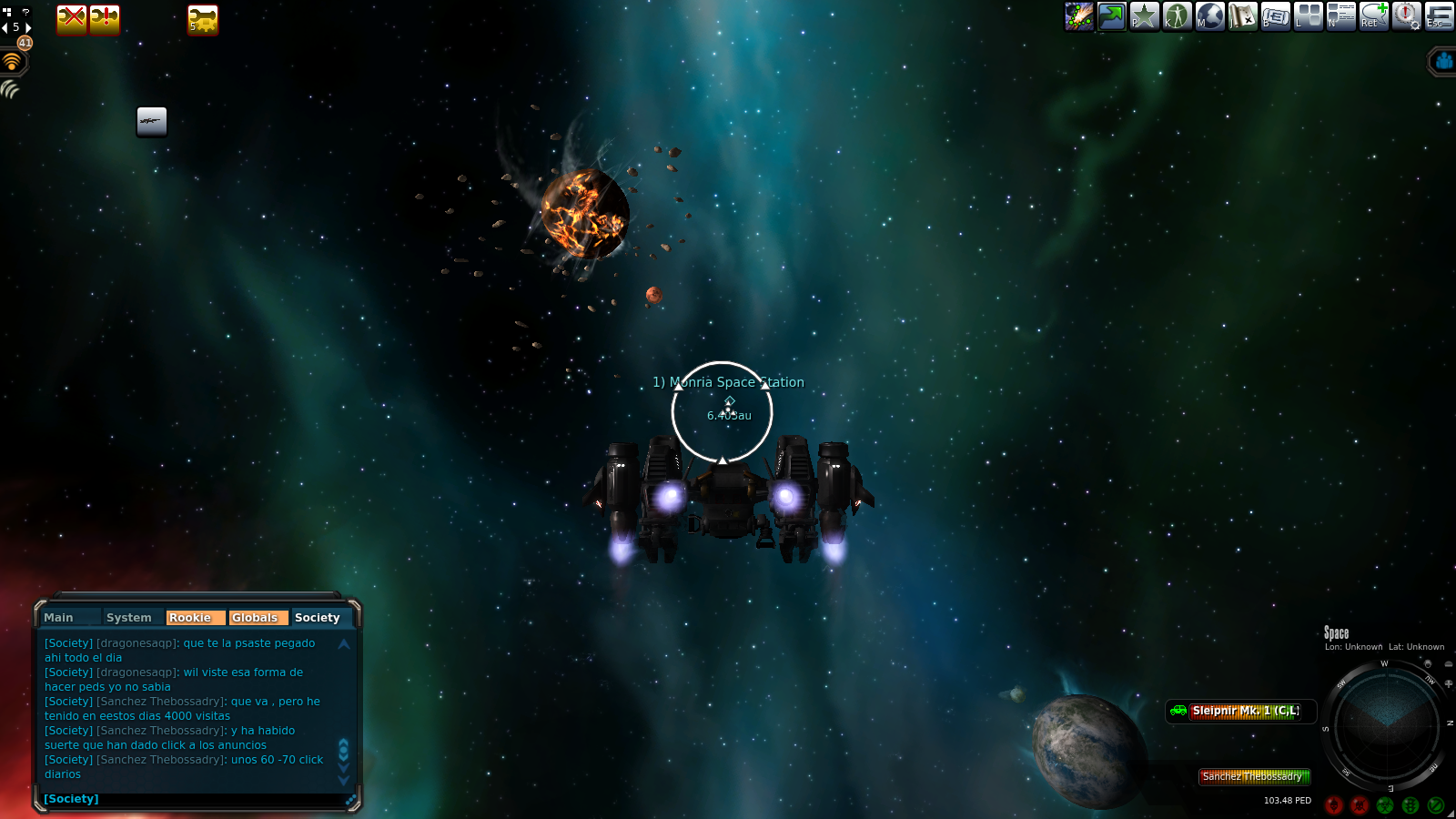Screen dimensions: 1456x819
Task: Click the Ret chat bubble icon
Action: [x=1373, y=16]
